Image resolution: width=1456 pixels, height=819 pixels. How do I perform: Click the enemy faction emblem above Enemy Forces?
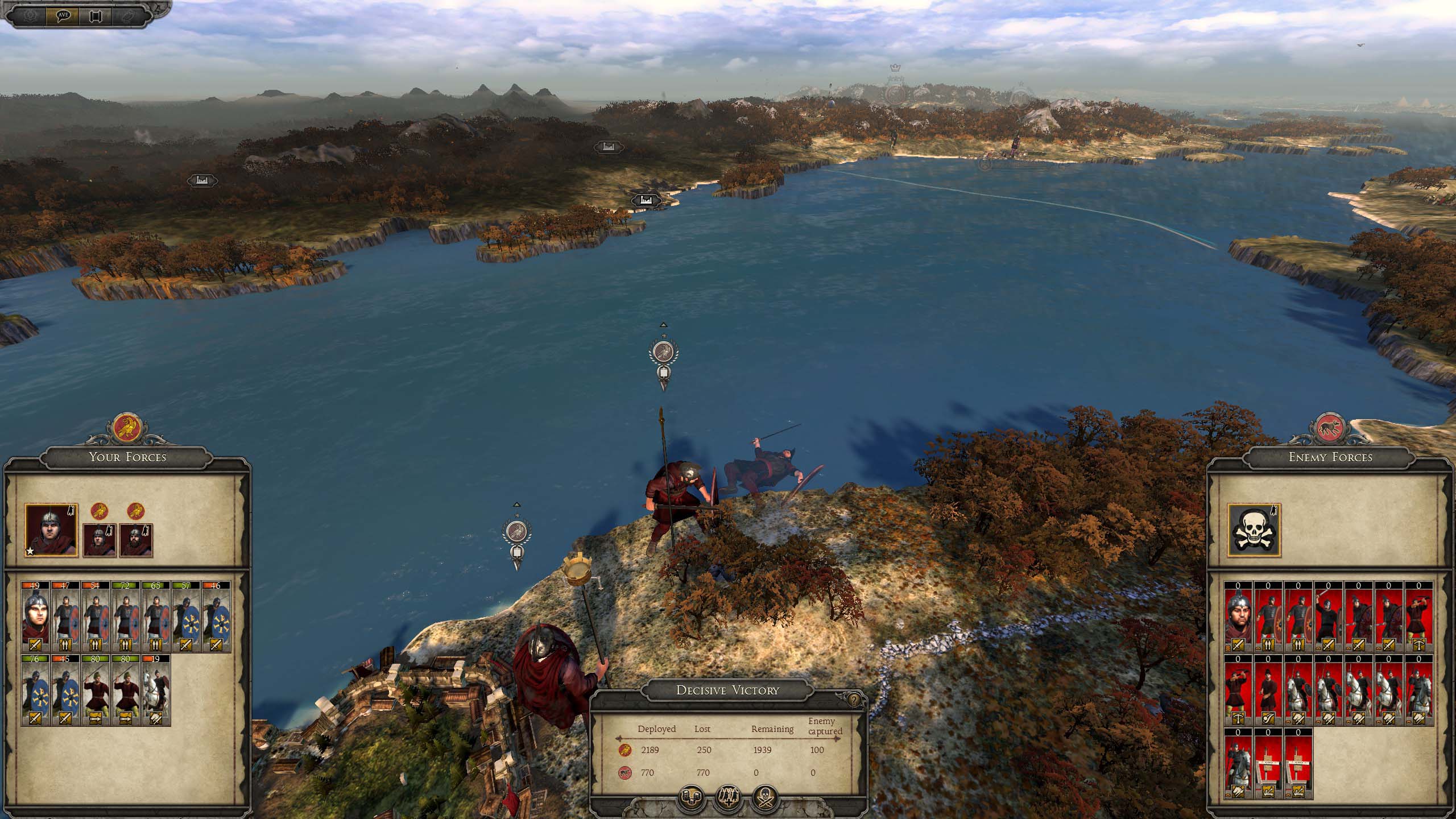1330,428
